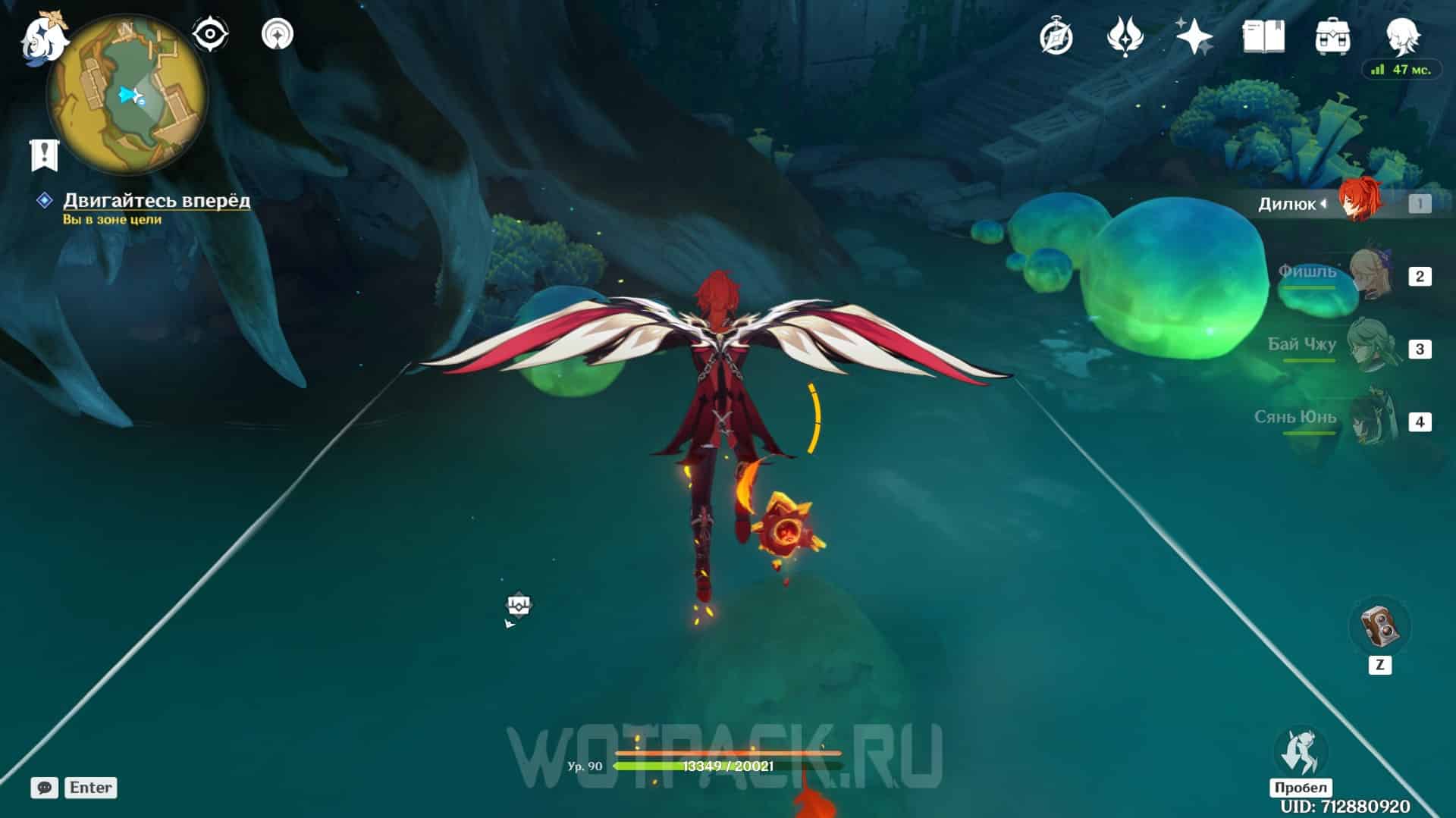This screenshot has width=1456, height=818.
Task: Click the circular target icon beside the eye
Action: [x=277, y=35]
